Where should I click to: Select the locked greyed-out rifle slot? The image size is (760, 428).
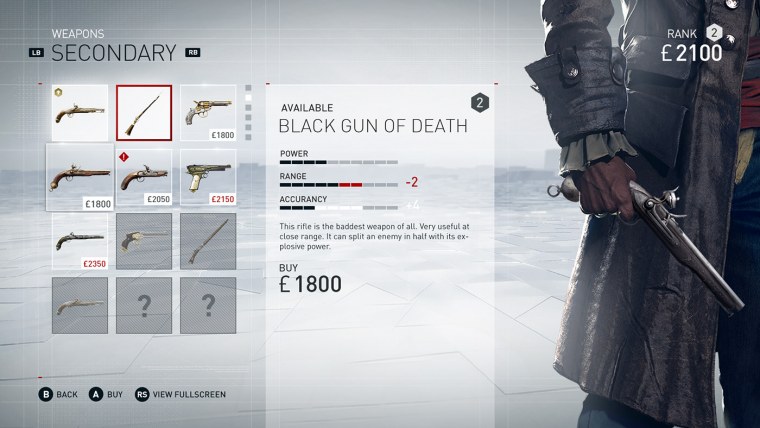point(208,242)
